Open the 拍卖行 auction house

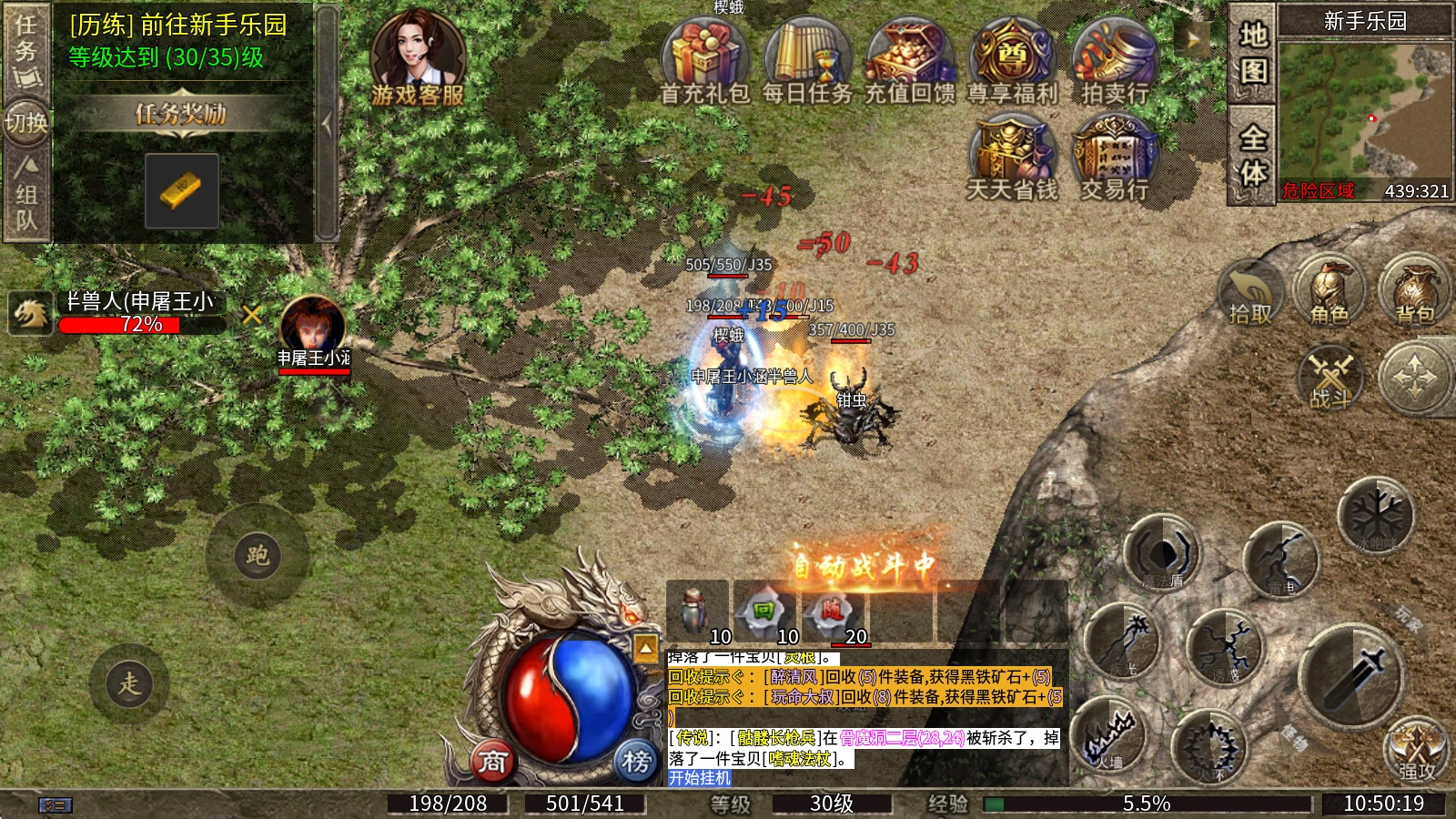[1114, 60]
